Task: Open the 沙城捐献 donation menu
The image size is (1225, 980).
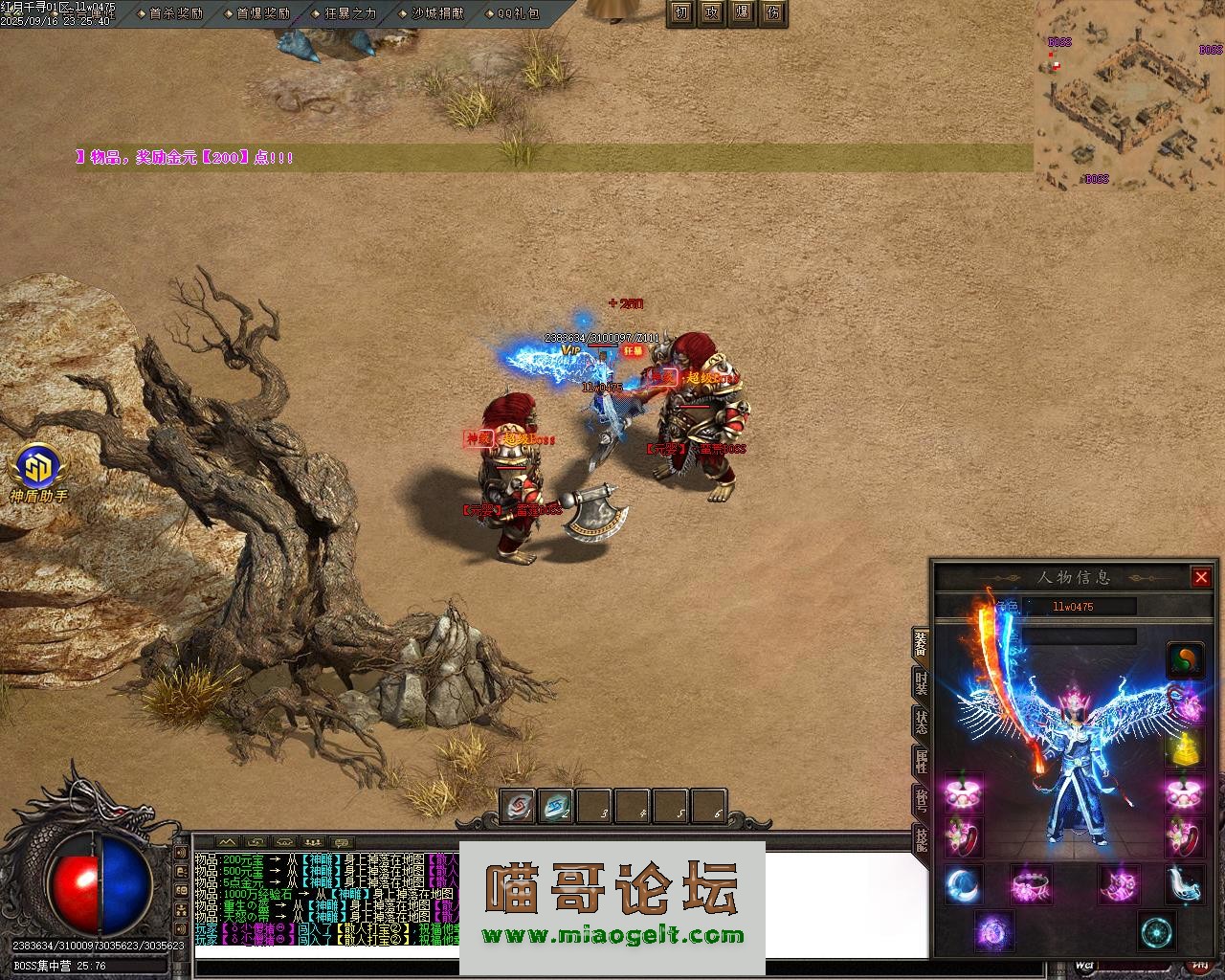Action: pyautogui.click(x=432, y=13)
